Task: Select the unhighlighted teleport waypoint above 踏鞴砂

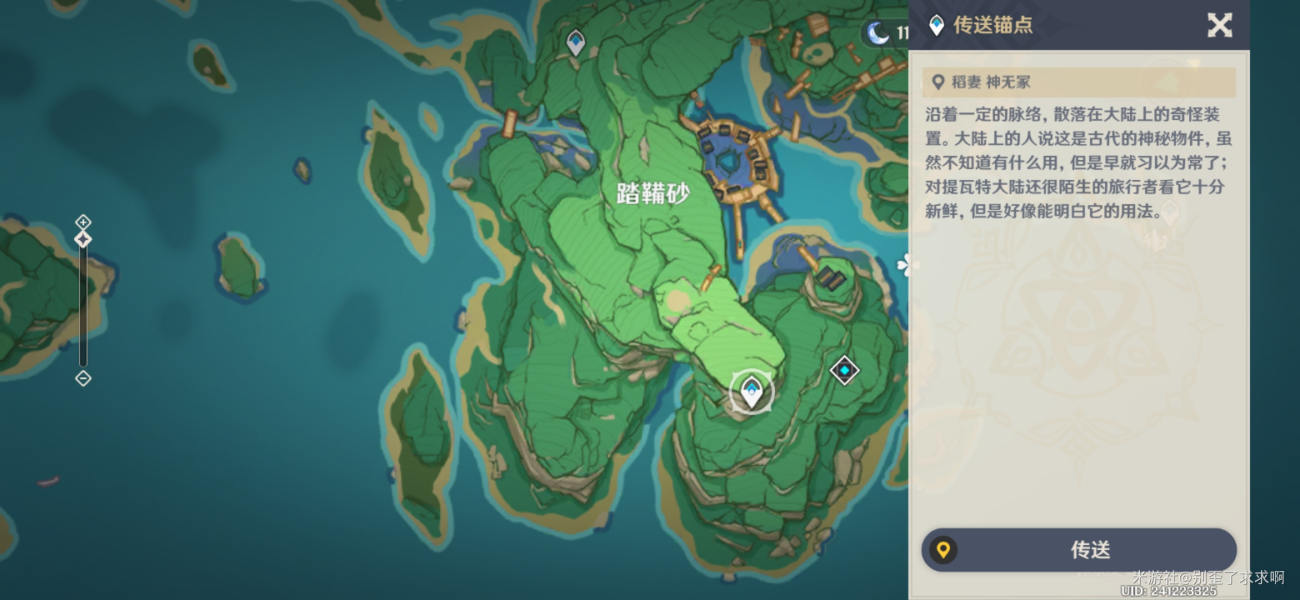Action: coord(575,42)
